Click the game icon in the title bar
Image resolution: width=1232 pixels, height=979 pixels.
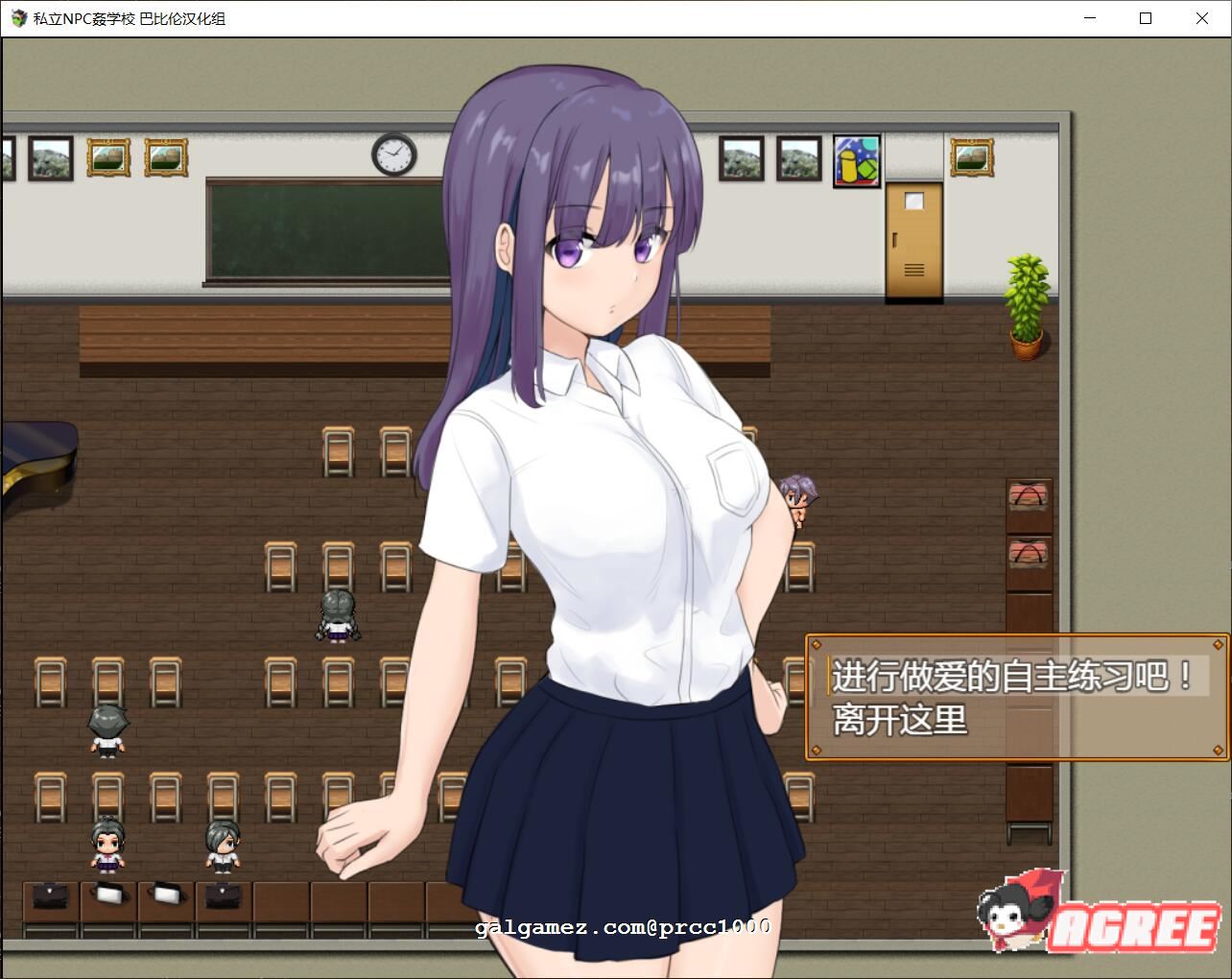point(16,18)
